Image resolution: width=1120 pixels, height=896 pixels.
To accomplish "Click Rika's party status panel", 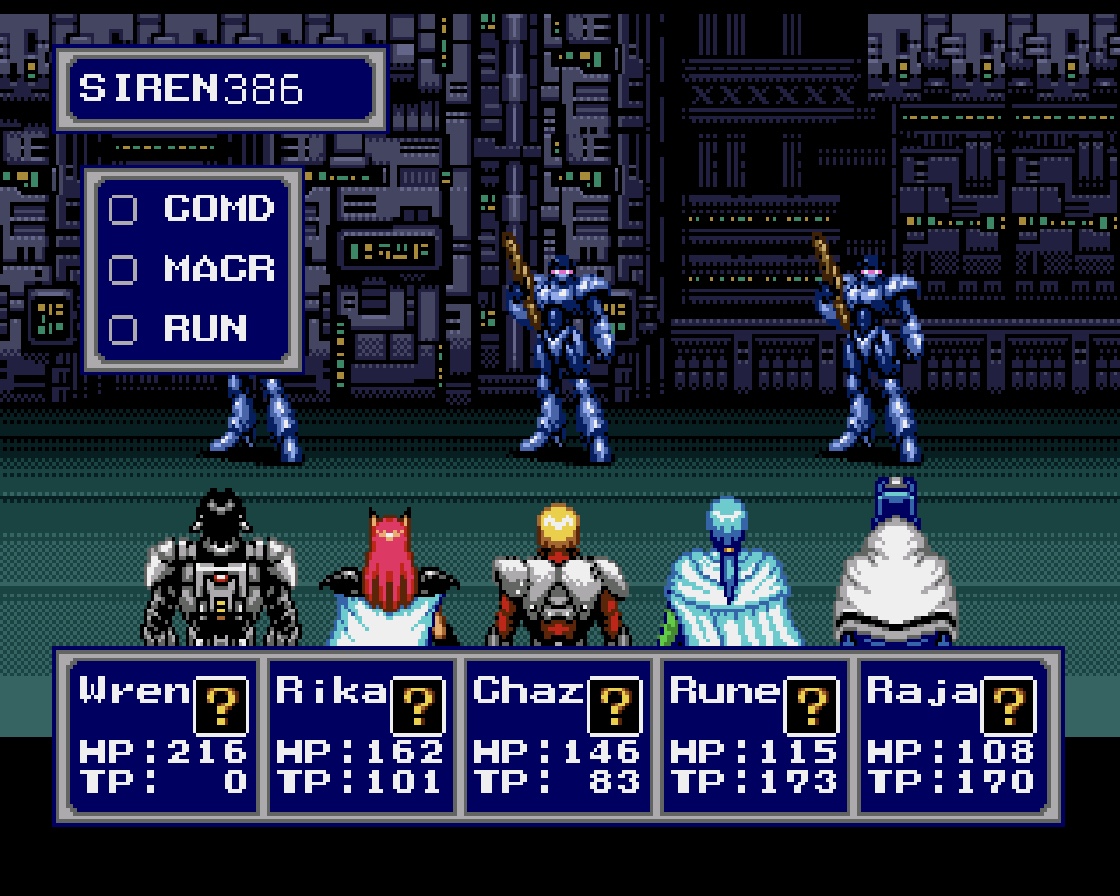I will [360, 735].
